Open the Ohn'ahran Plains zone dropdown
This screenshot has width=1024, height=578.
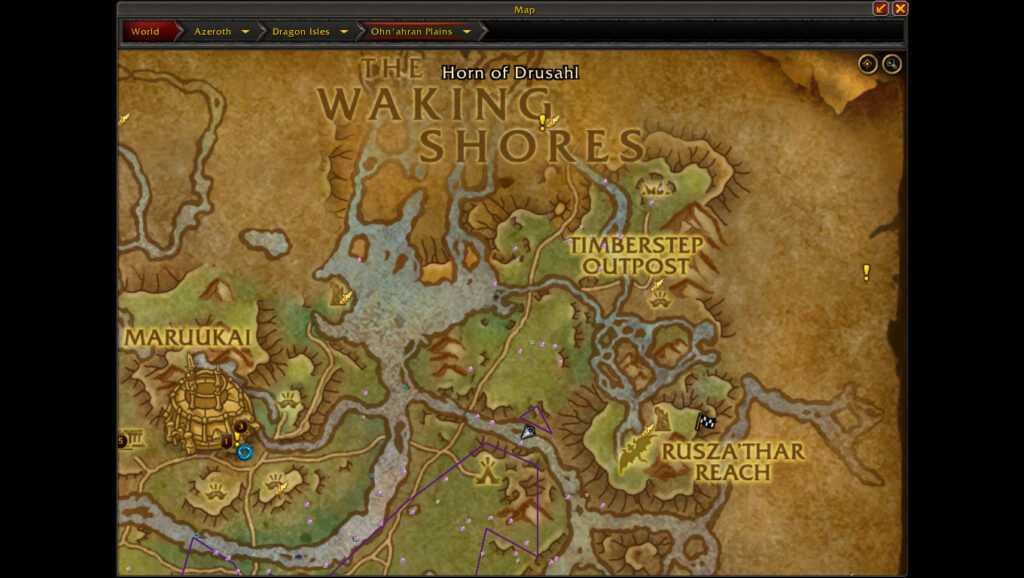(467, 32)
